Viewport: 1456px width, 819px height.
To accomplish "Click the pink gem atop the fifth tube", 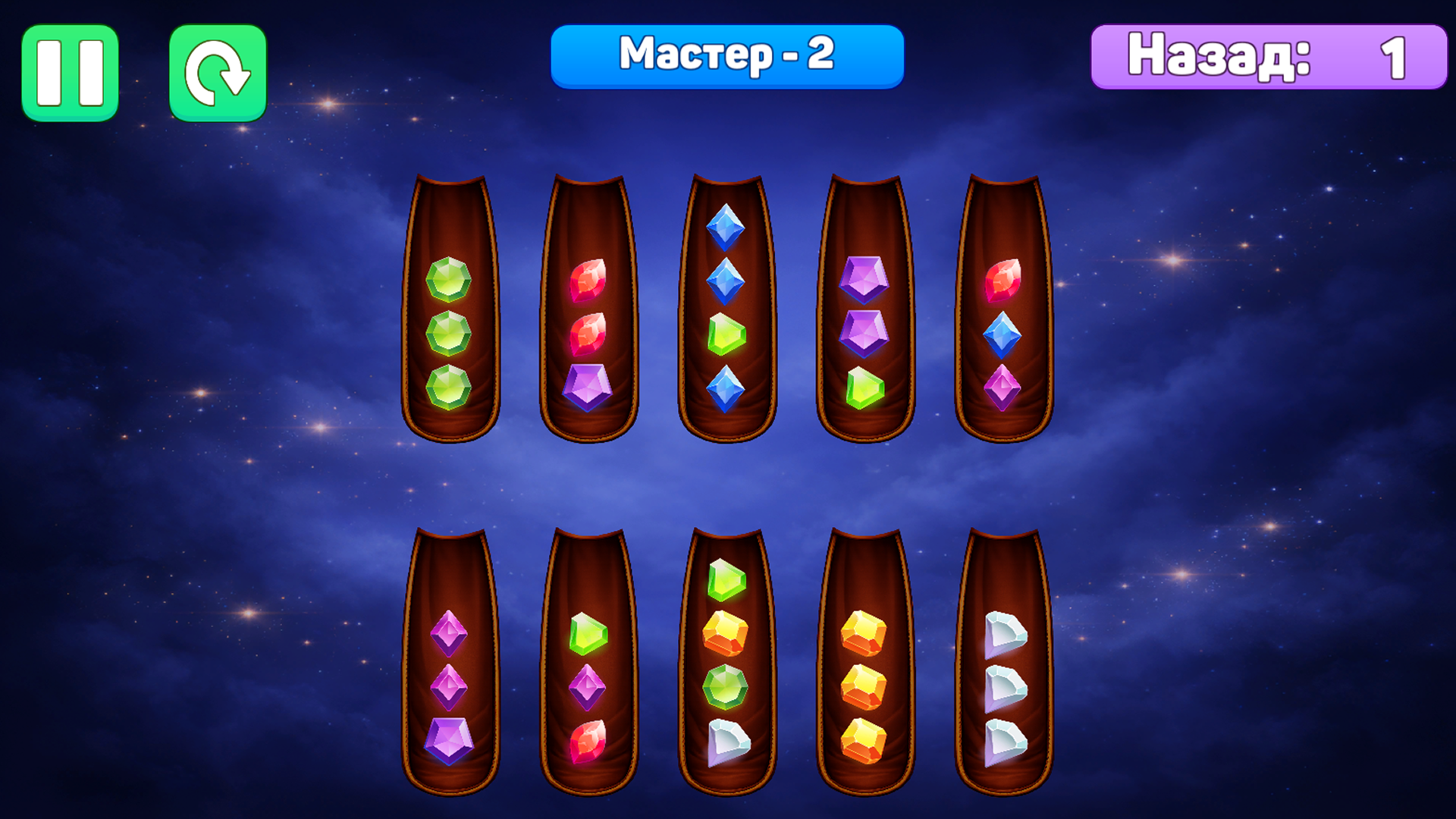I will click(1003, 281).
